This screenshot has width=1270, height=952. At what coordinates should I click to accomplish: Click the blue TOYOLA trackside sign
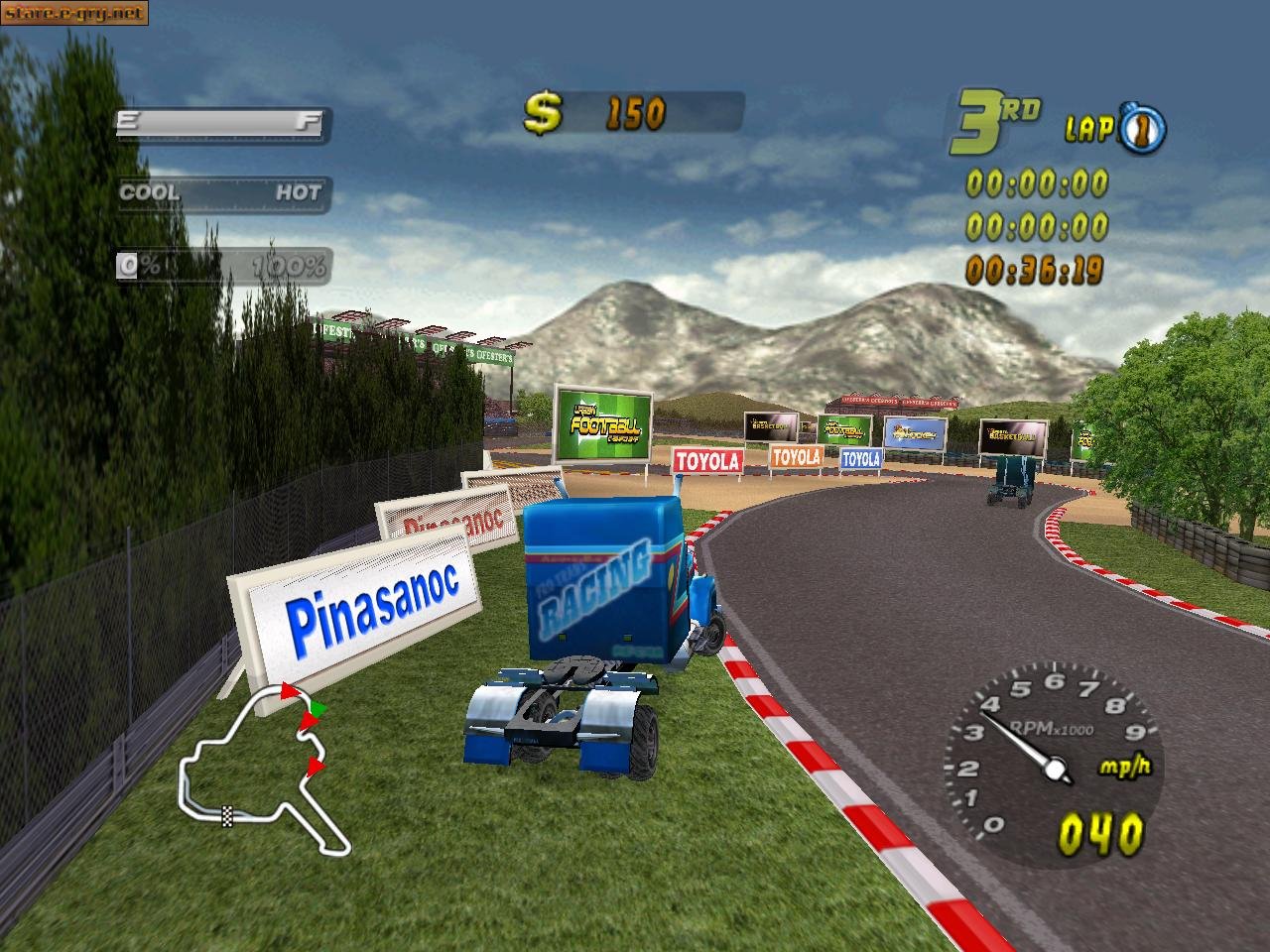(x=861, y=458)
